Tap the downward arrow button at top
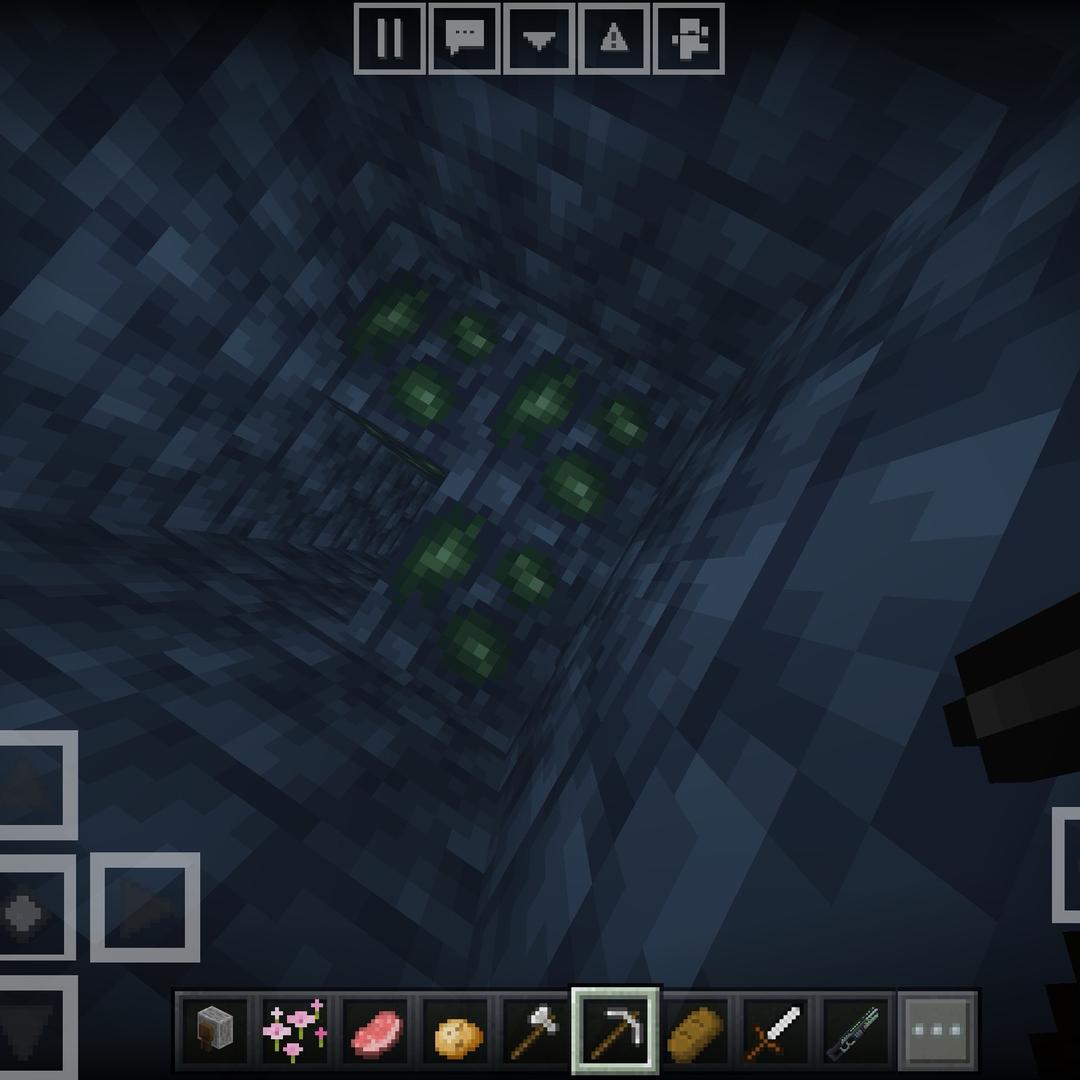 pos(539,38)
